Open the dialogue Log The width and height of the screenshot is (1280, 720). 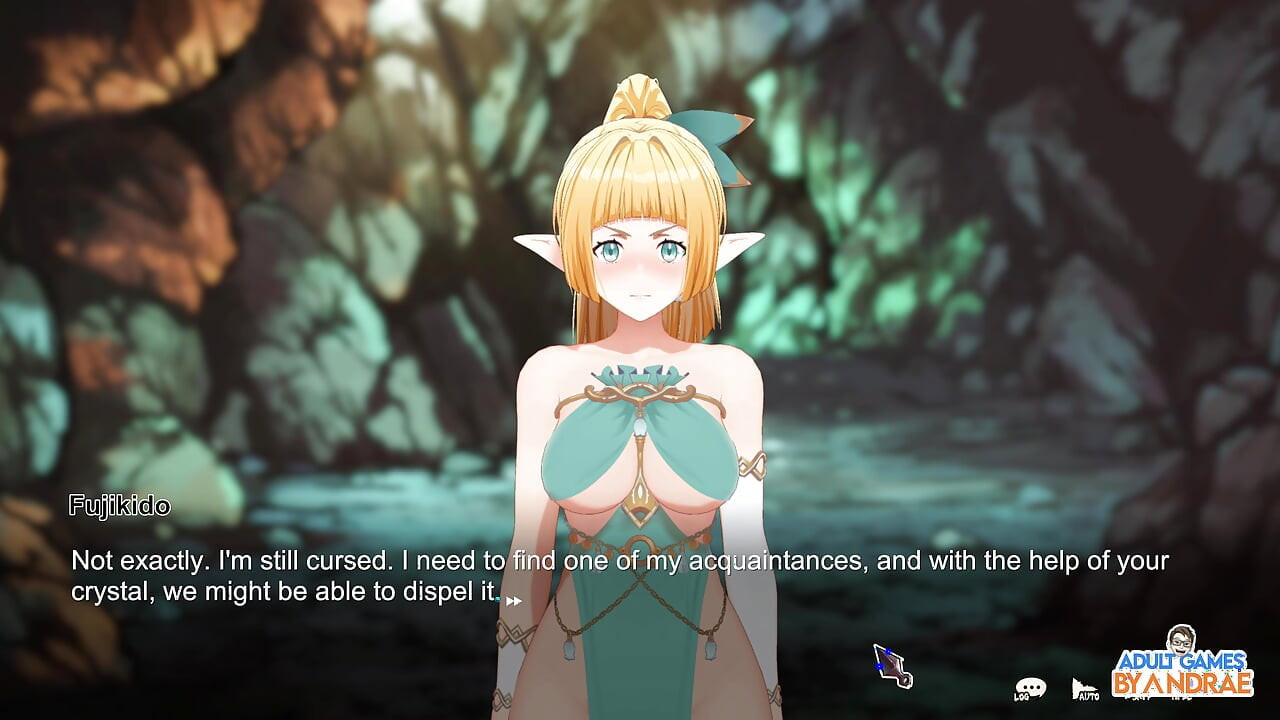1029,688
